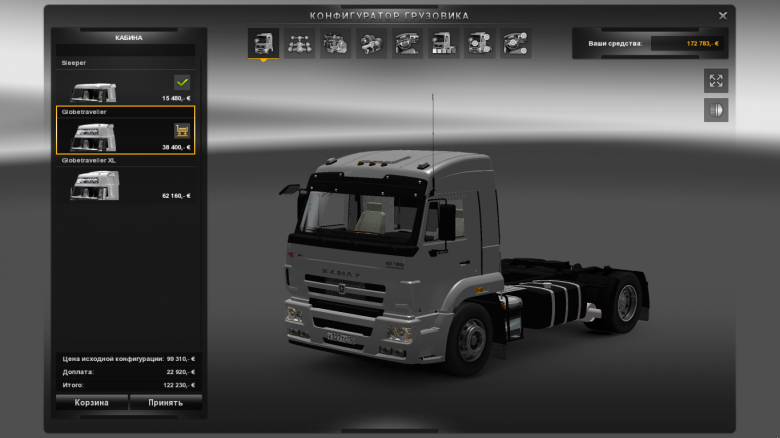This screenshot has width=780, height=438.
Task: Close the truck configurator window
Action: [723, 15]
